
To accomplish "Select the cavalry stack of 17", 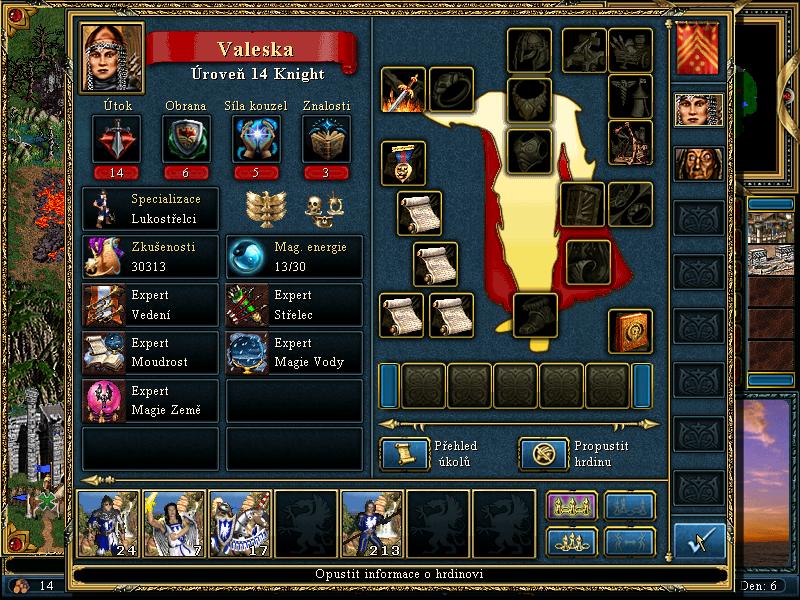I will 240,523.
